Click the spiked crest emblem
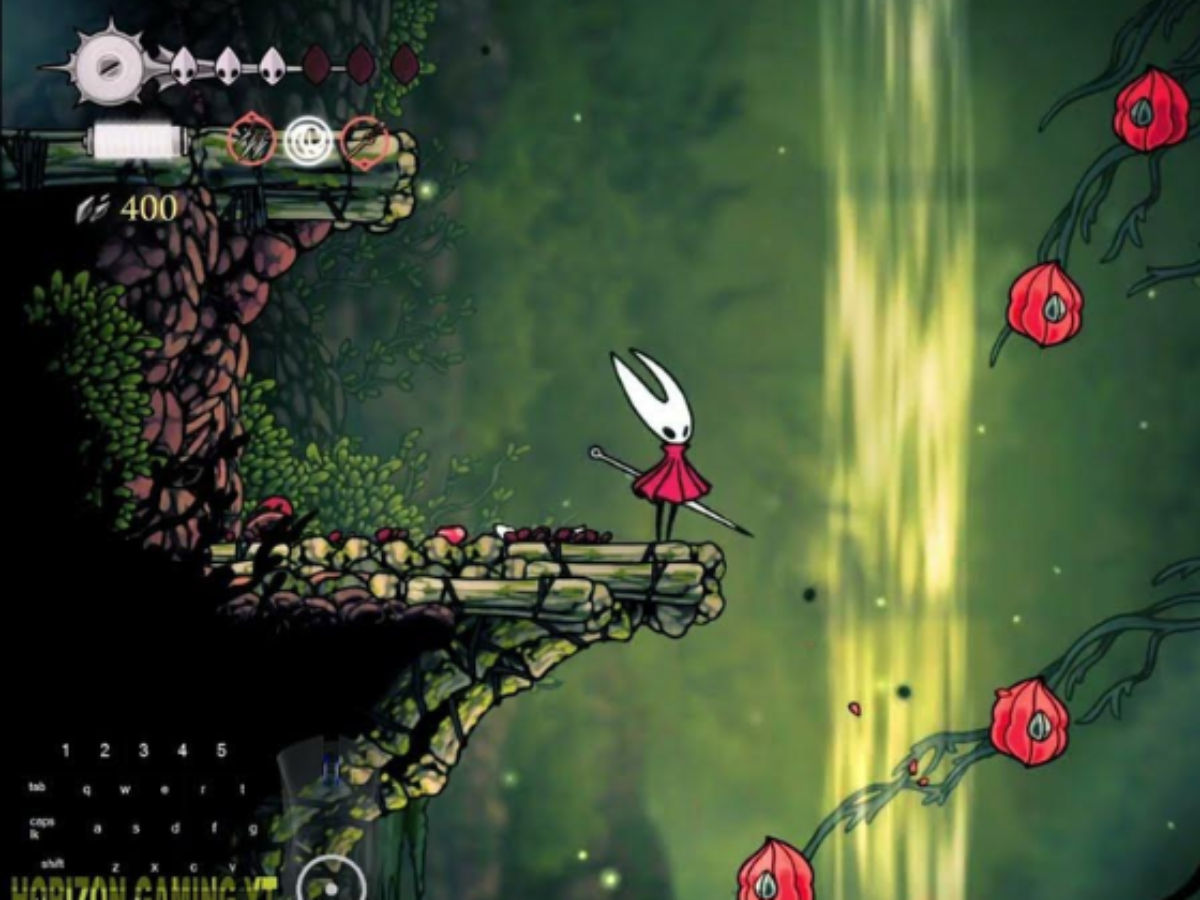The image size is (1200, 900). point(109,66)
